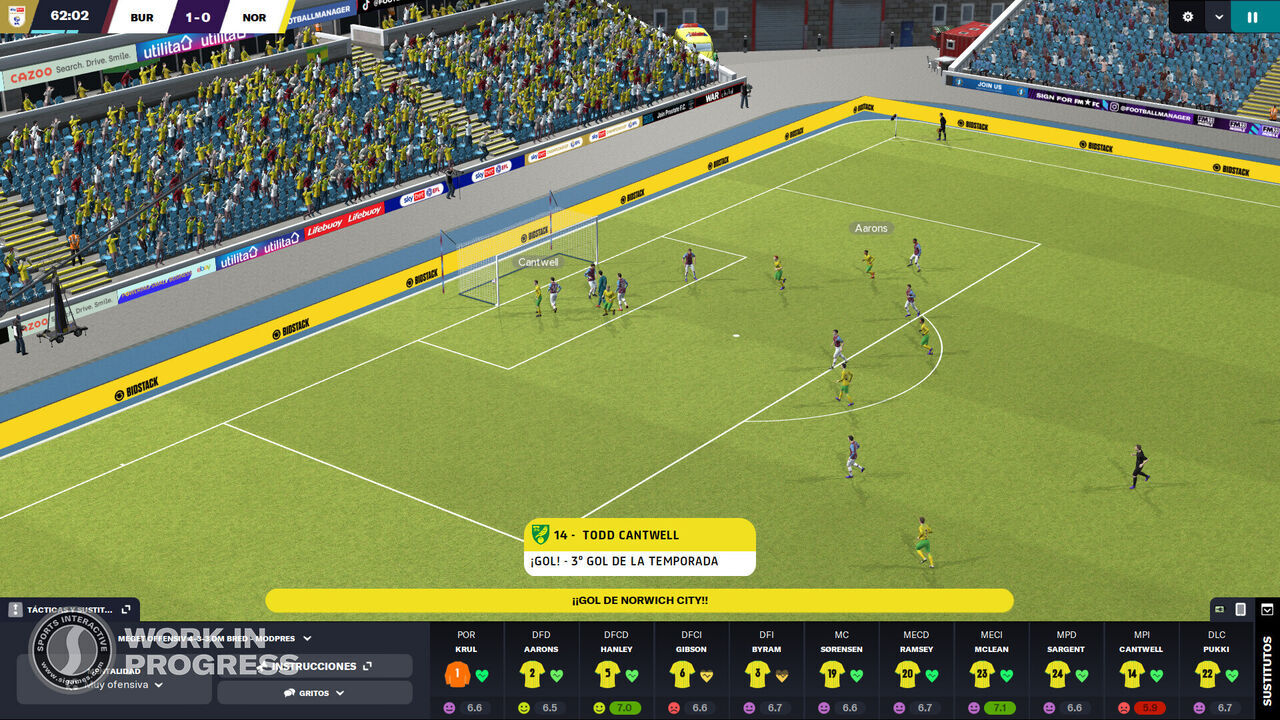Image resolution: width=1280 pixels, height=720 pixels.
Task: Click Cantwell's red 5.9 rating indicator
Action: coord(1151,707)
